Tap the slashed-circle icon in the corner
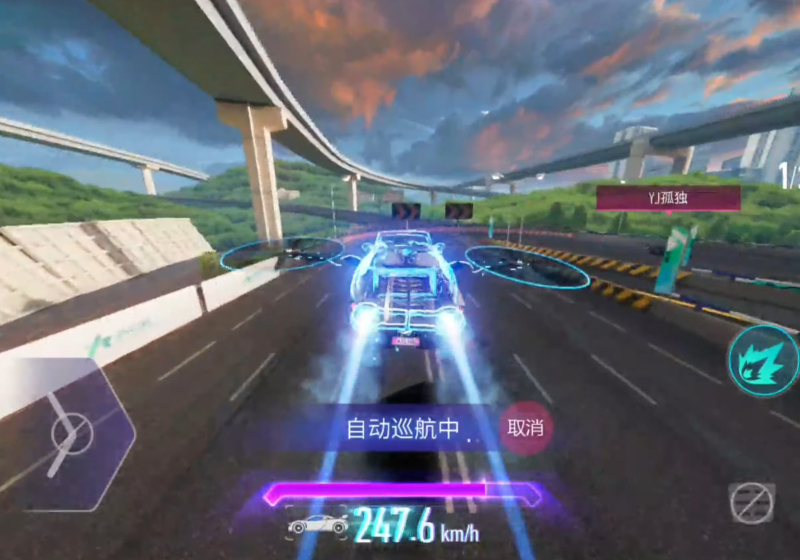800x560 pixels. (751, 503)
